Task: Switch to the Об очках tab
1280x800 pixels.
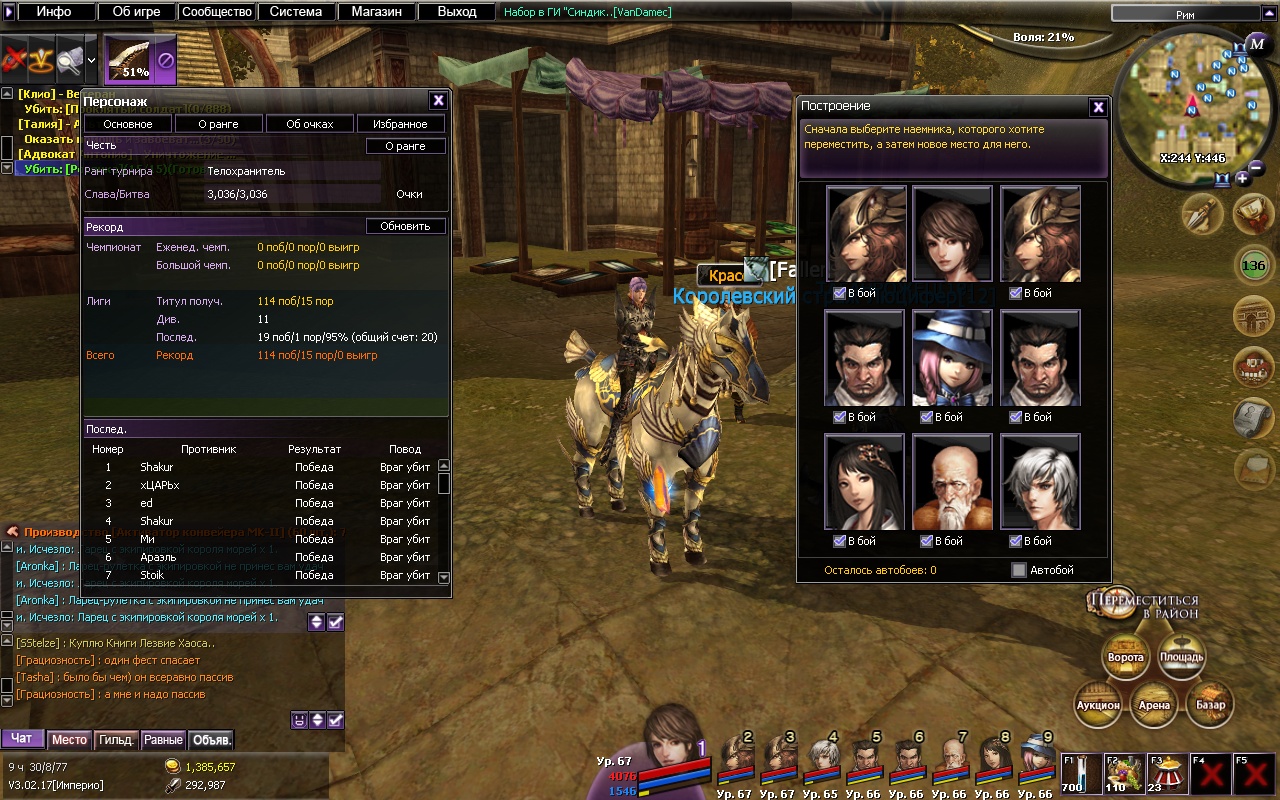Action: tap(310, 124)
